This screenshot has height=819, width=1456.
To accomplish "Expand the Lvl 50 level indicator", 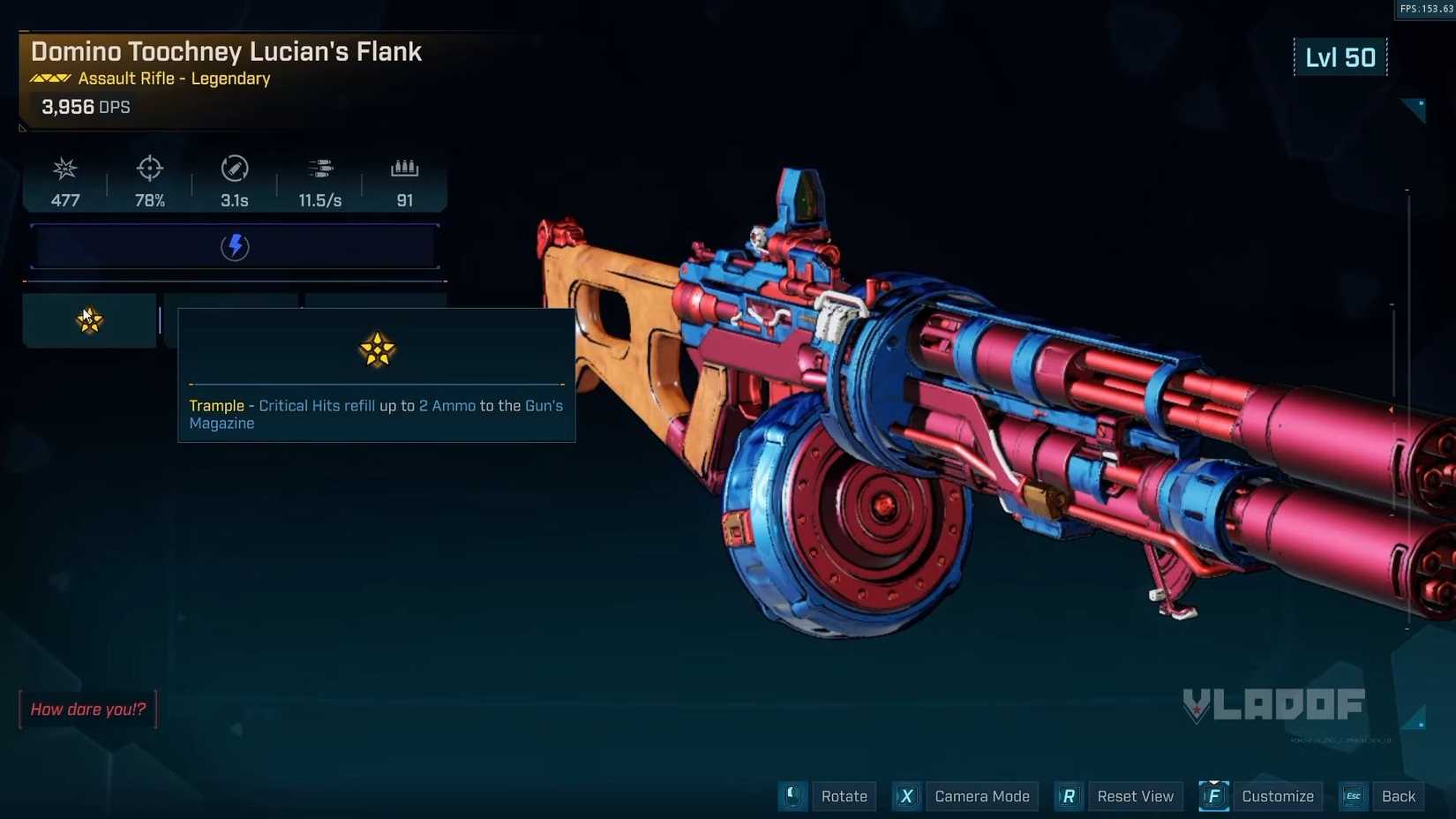I will click(x=1340, y=56).
